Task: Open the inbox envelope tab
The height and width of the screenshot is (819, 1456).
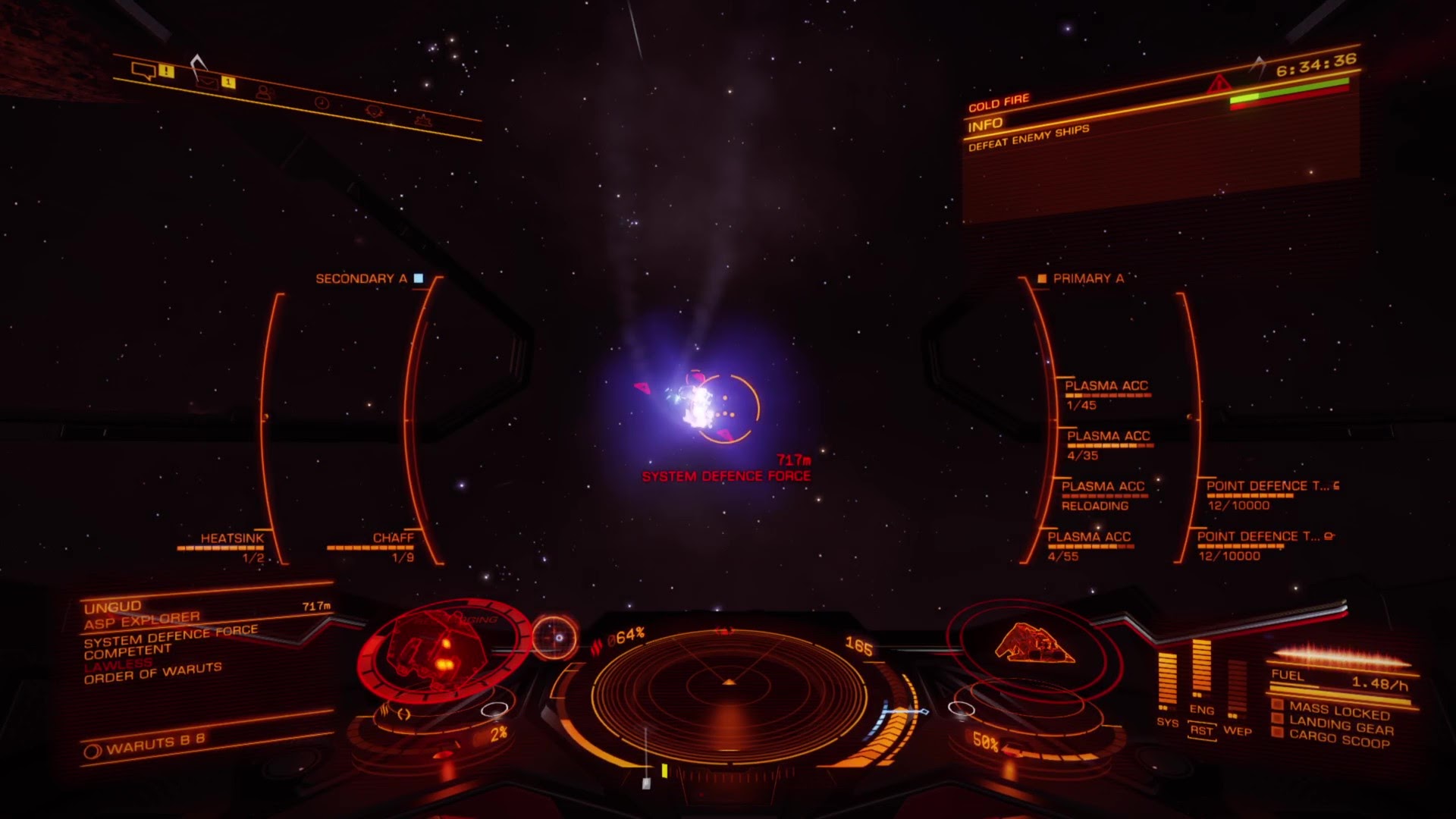Action: pyautogui.click(x=206, y=80)
